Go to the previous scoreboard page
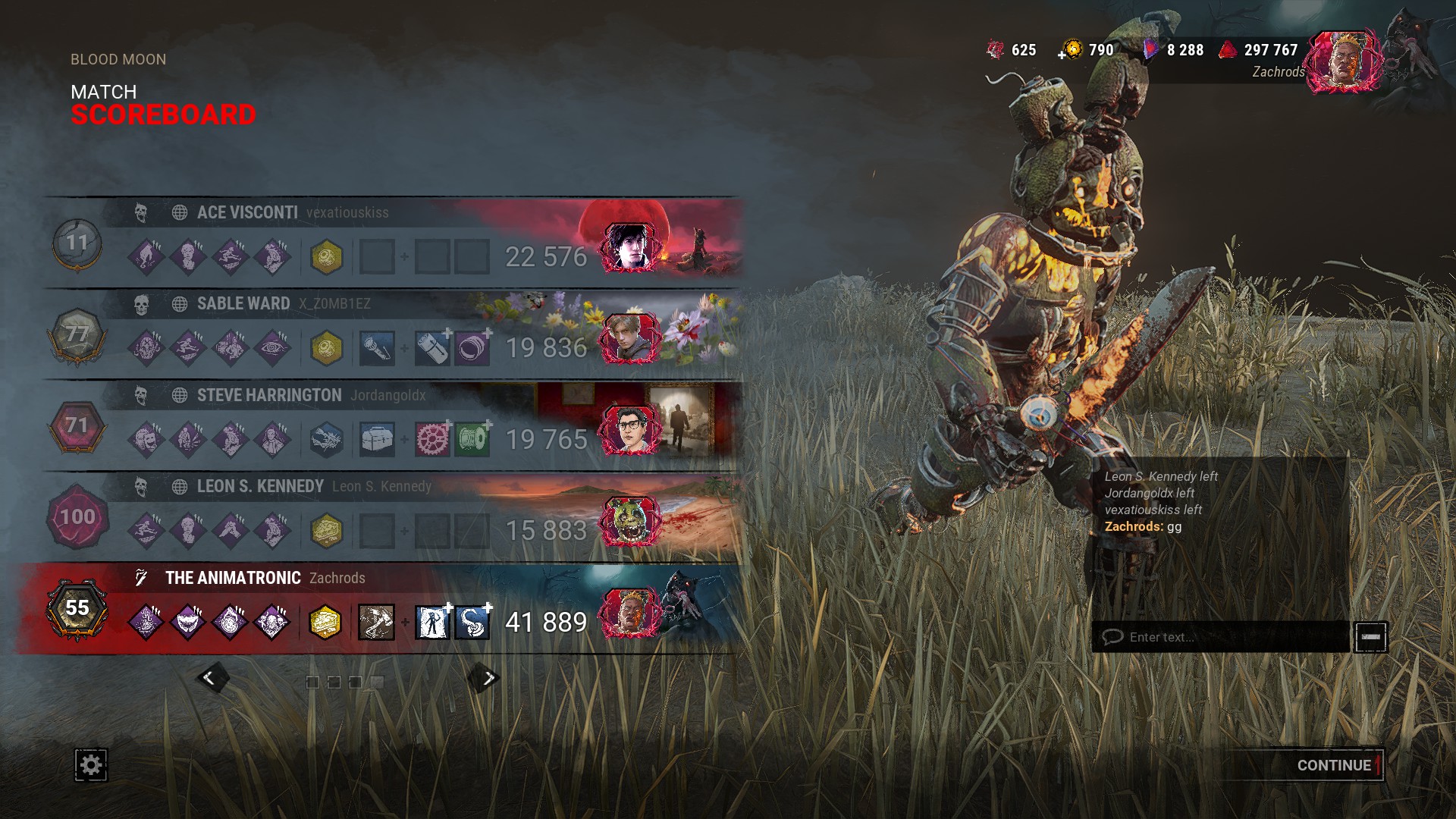The width and height of the screenshot is (1456, 819). click(x=210, y=678)
